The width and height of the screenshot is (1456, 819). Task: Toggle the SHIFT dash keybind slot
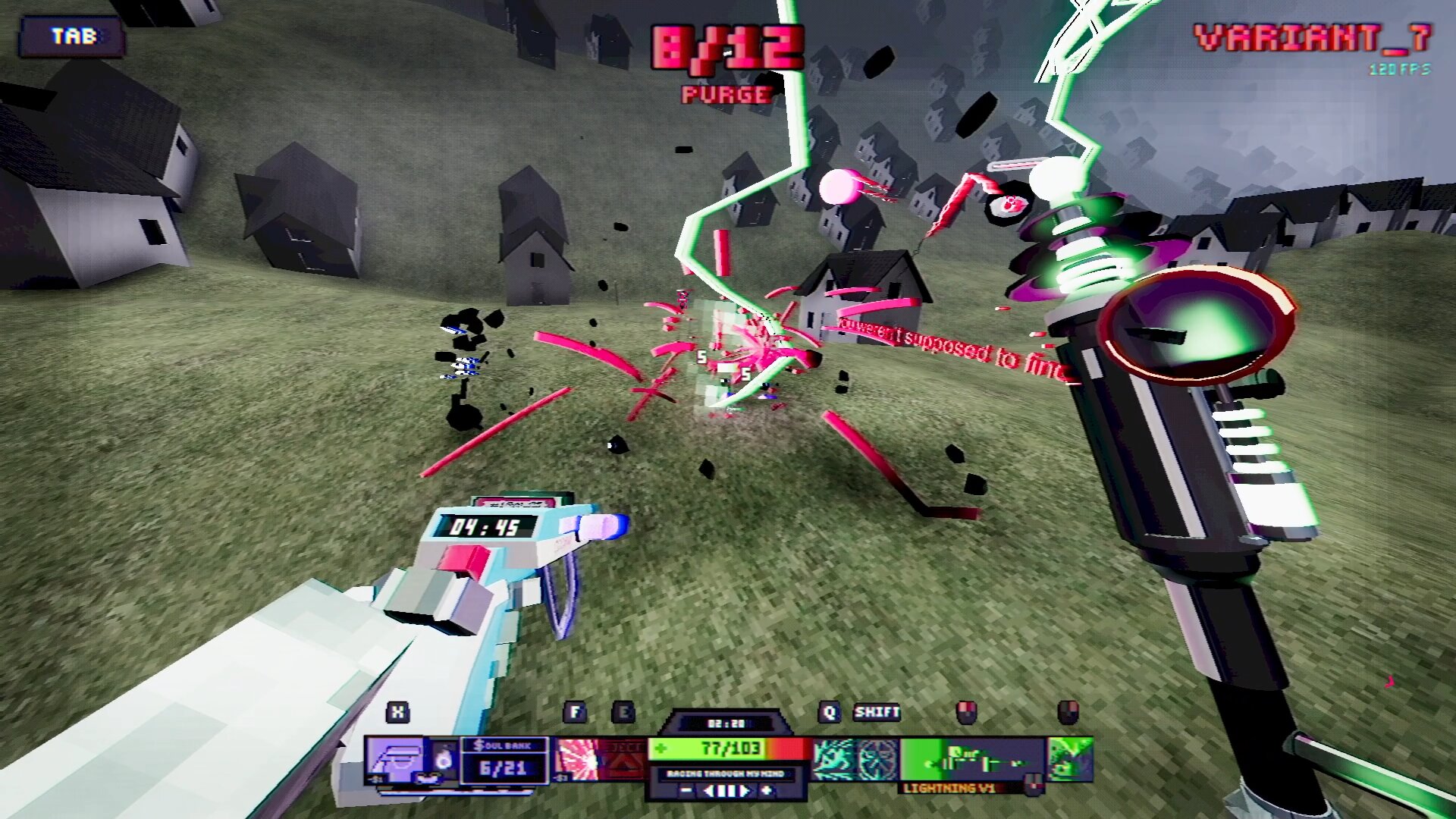[x=878, y=713]
